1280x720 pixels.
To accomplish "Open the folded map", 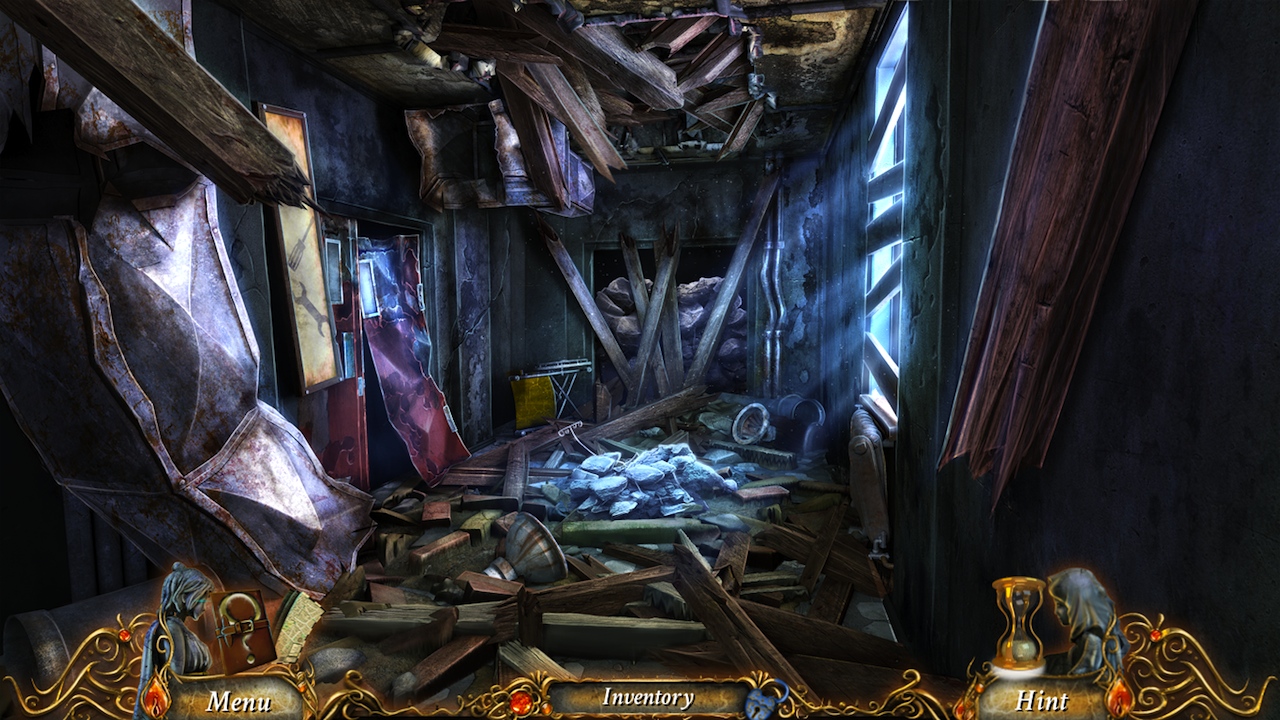I will coord(296,626).
